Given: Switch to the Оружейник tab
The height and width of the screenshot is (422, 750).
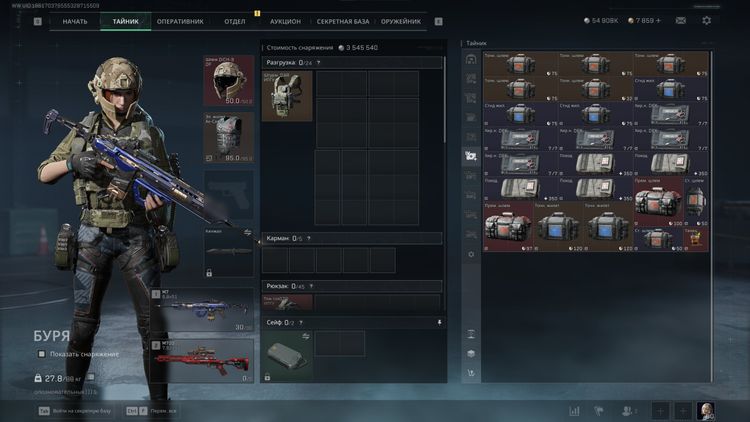Looking at the screenshot, I should 401,21.
